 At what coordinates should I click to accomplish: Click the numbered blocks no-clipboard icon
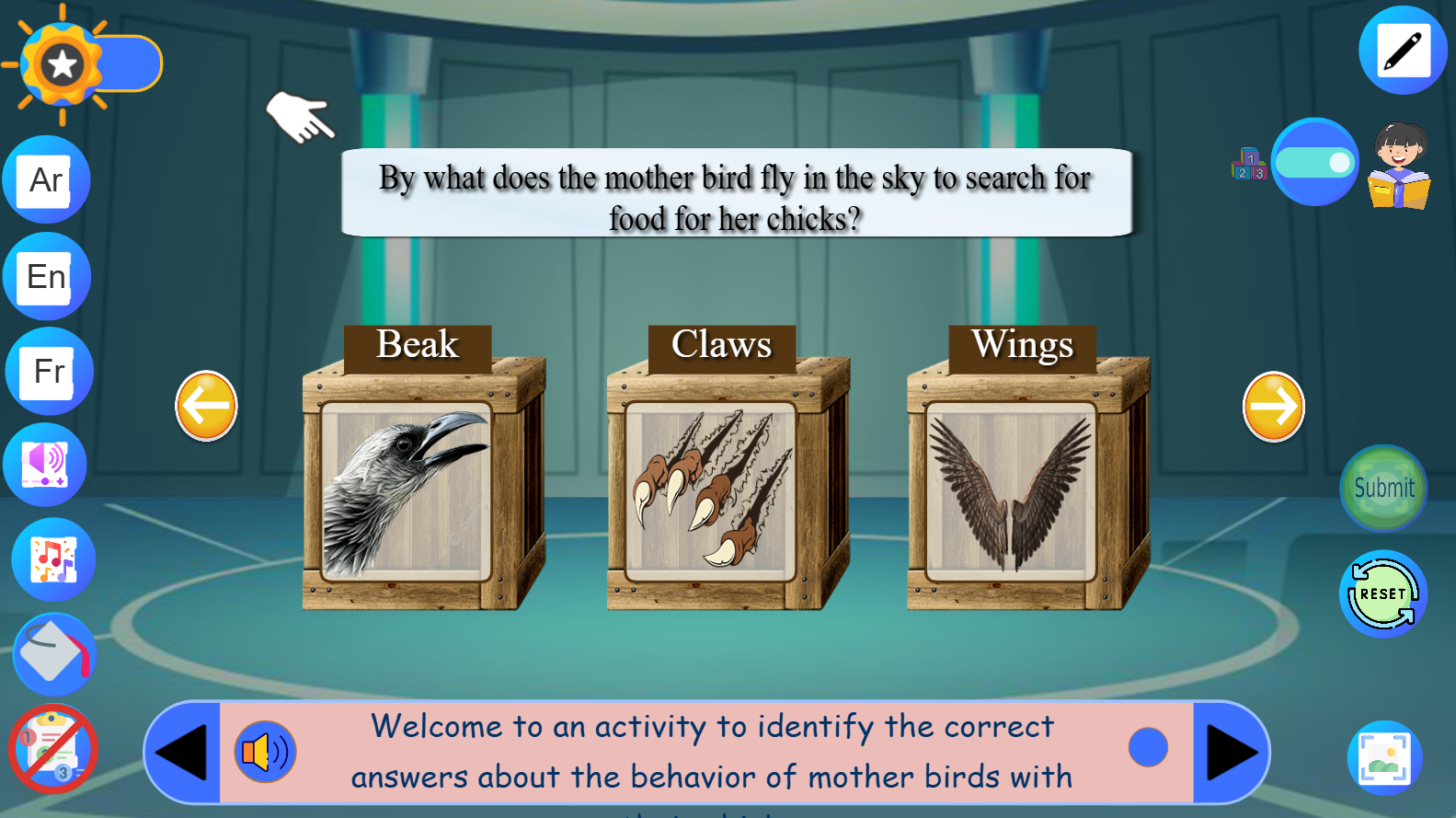[52, 750]
